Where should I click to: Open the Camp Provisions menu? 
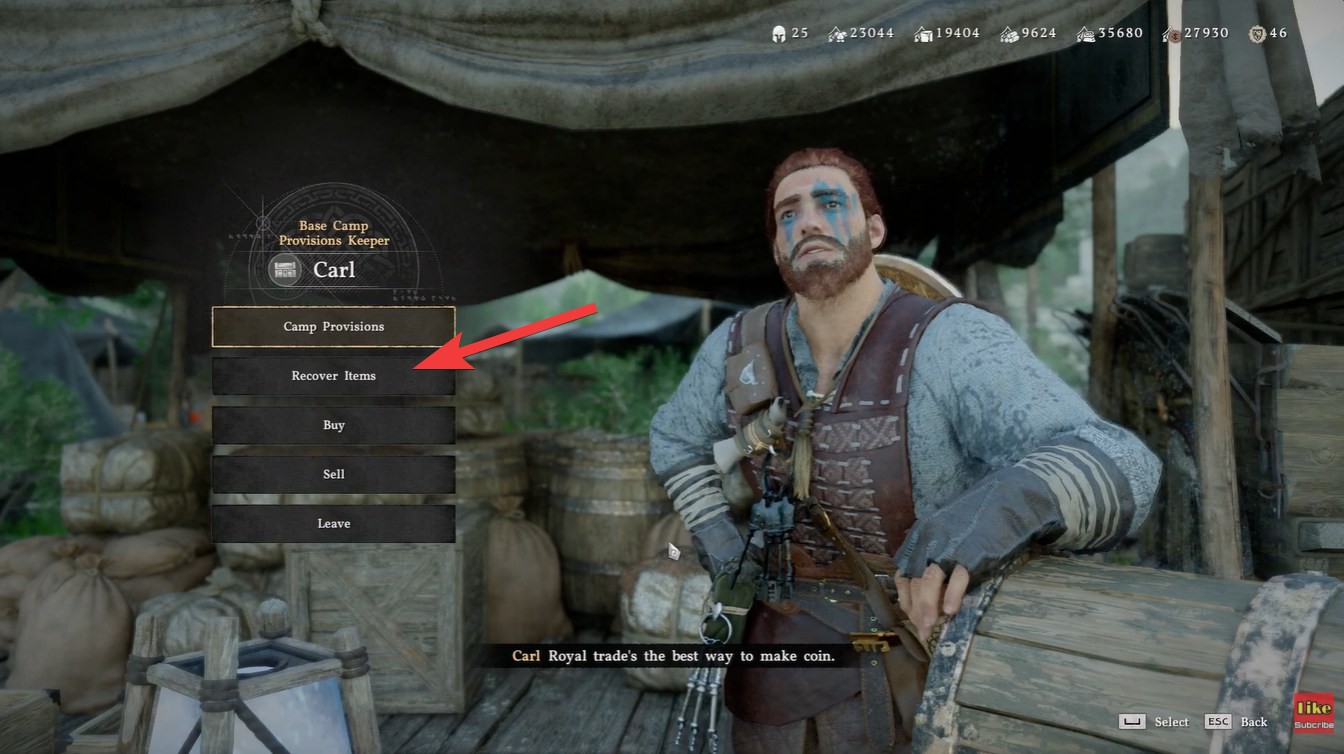coord(333,326)
